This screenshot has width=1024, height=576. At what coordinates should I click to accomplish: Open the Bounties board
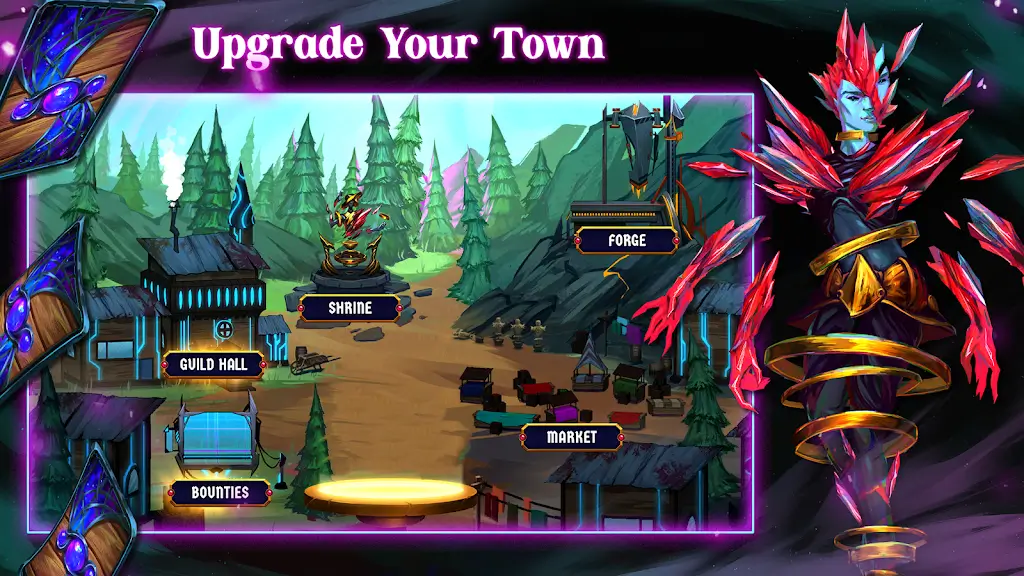click(219, 492)
